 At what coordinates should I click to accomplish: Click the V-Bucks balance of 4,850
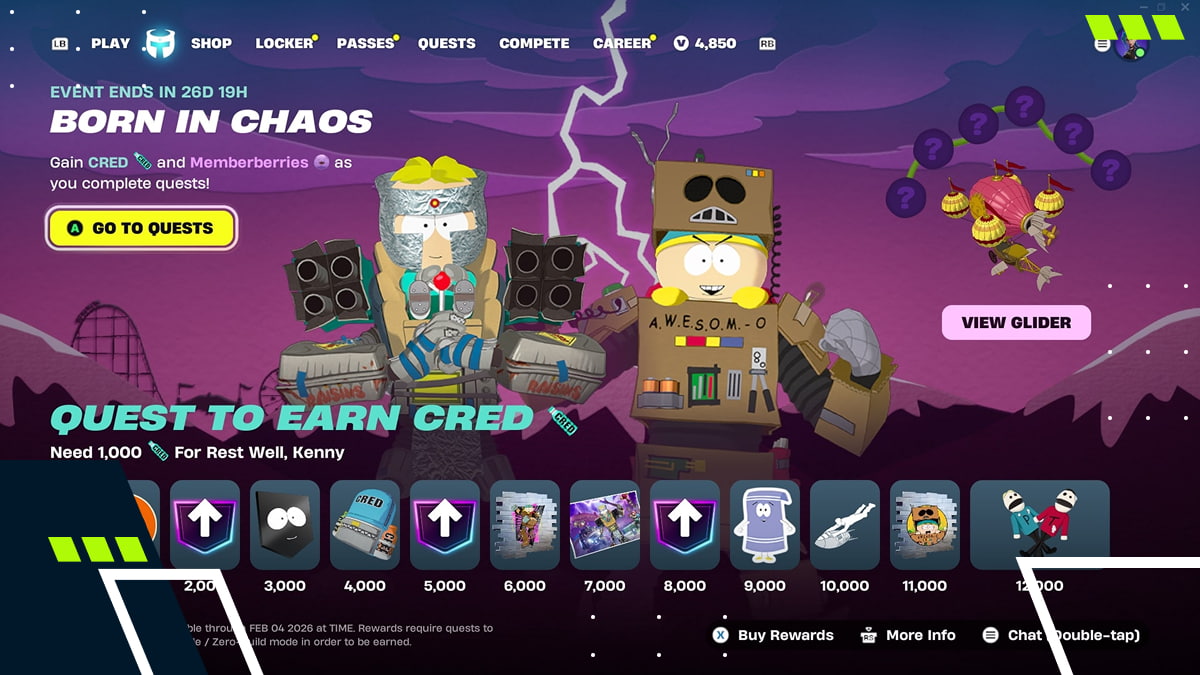(x=706, y=43)
